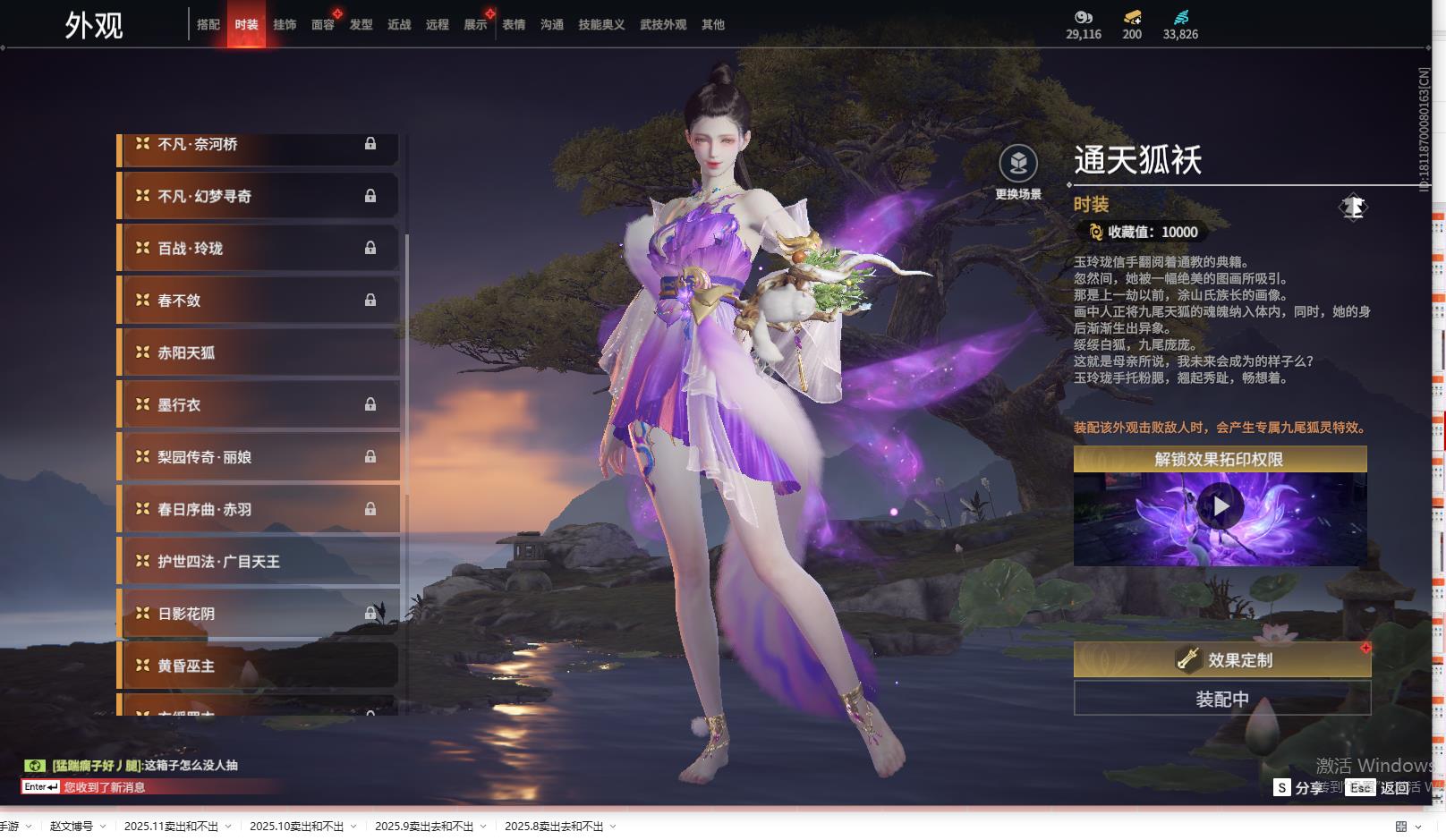Switch to the 武技外观 tab

click(663, 25)
